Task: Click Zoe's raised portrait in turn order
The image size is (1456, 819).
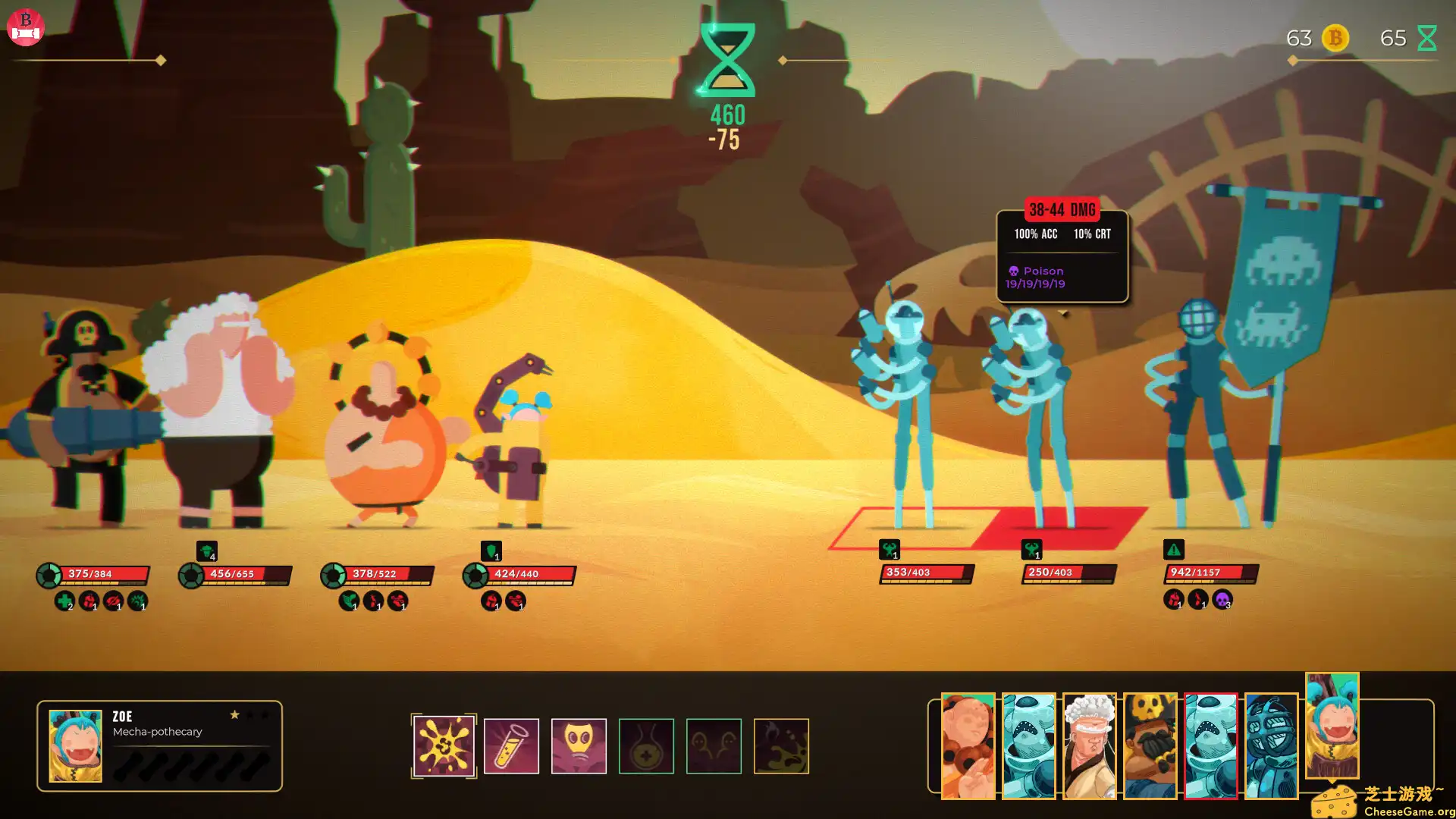Action: click(x=1332, y=725)
